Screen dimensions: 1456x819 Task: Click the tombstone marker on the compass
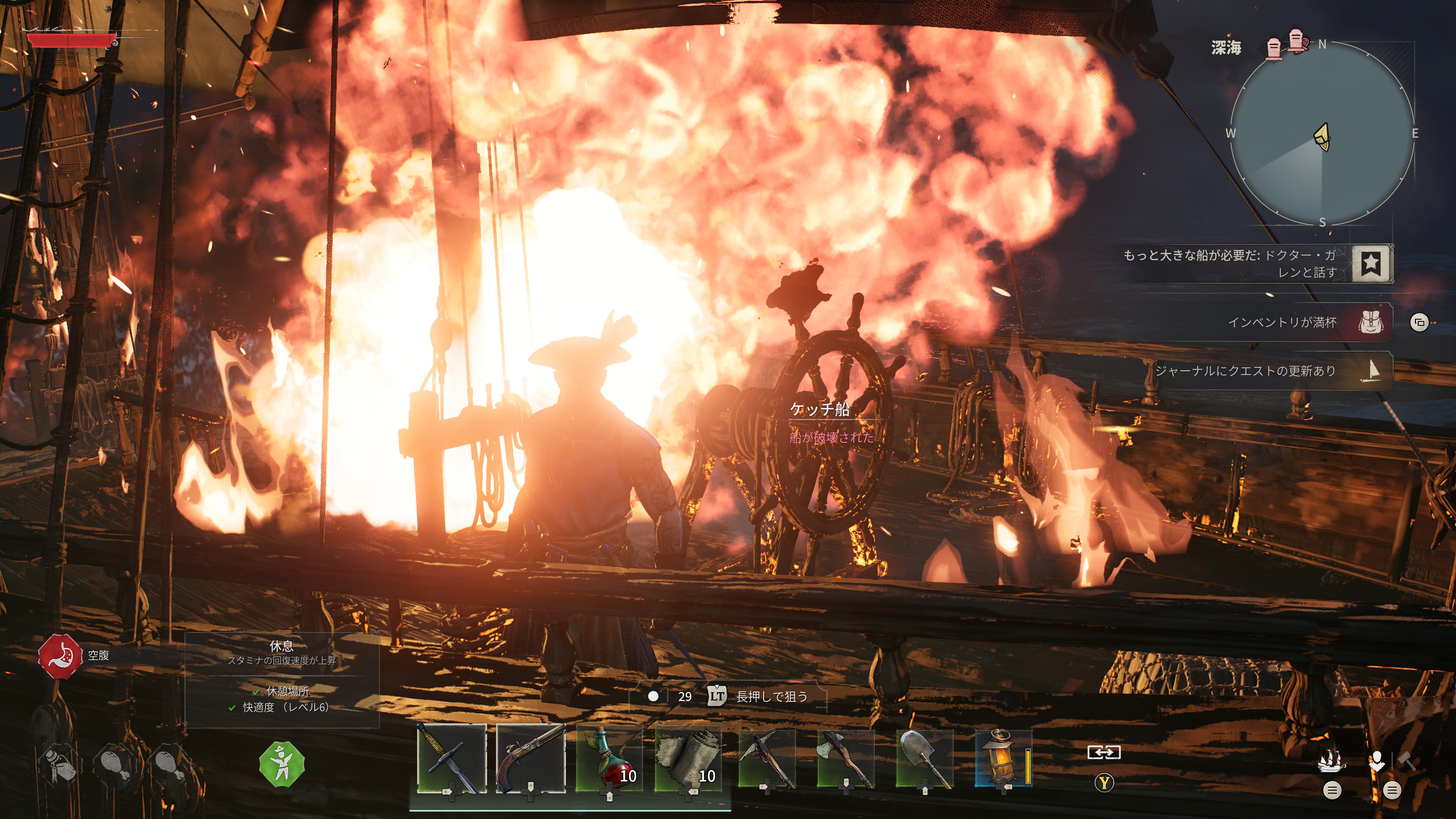point(1274,48)
